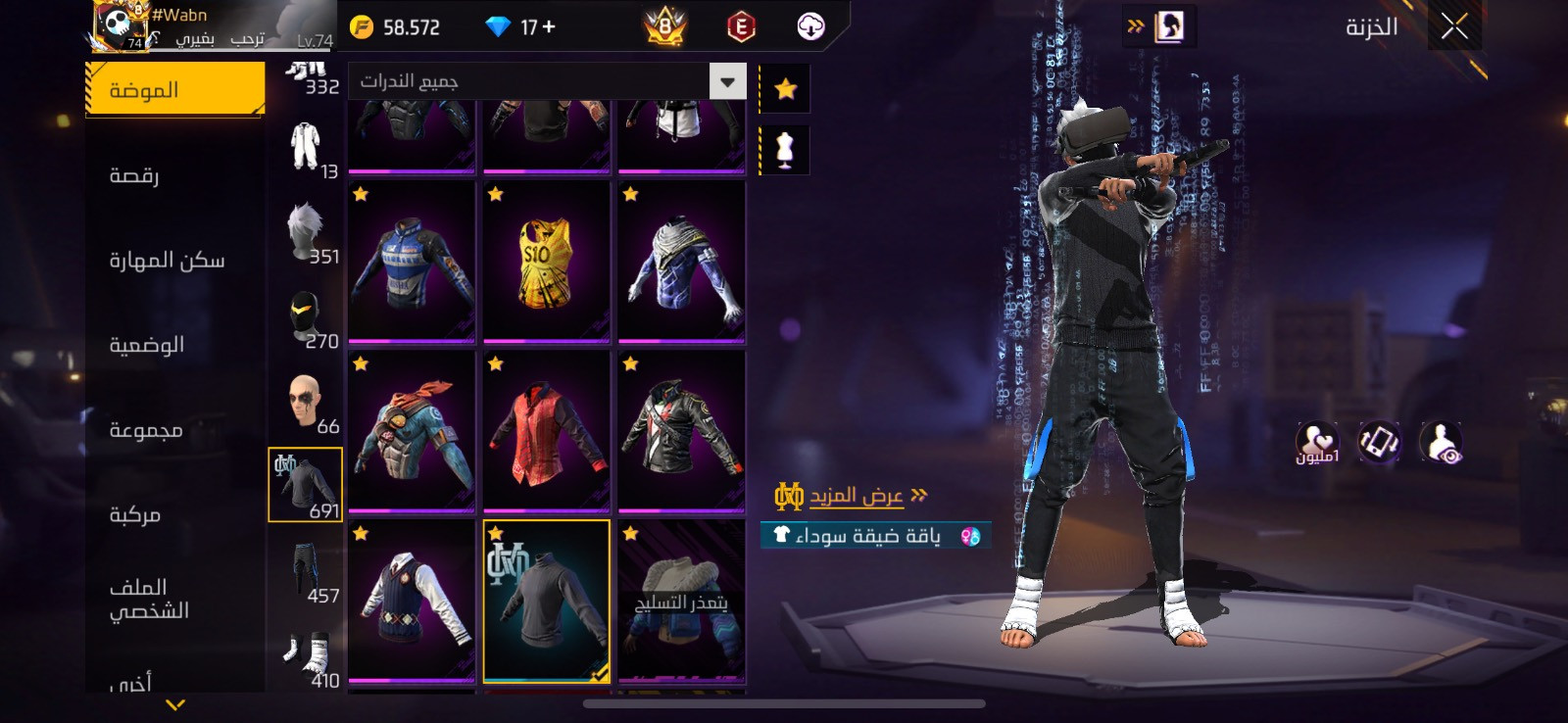Toggle the star favorites filter
This screenshot has width=1568, height=723.
click(785, 89)
